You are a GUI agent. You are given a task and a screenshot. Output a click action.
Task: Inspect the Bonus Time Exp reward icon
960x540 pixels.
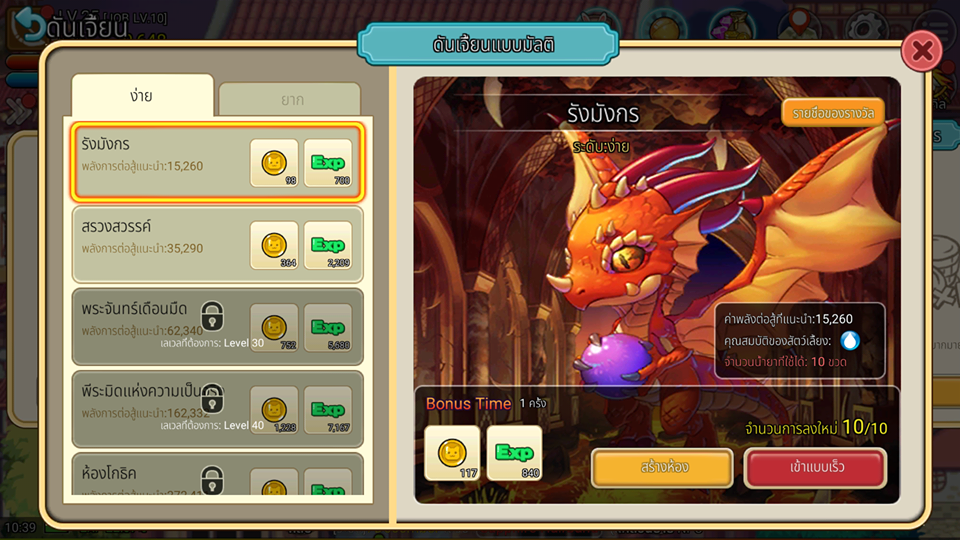(514, 453)
